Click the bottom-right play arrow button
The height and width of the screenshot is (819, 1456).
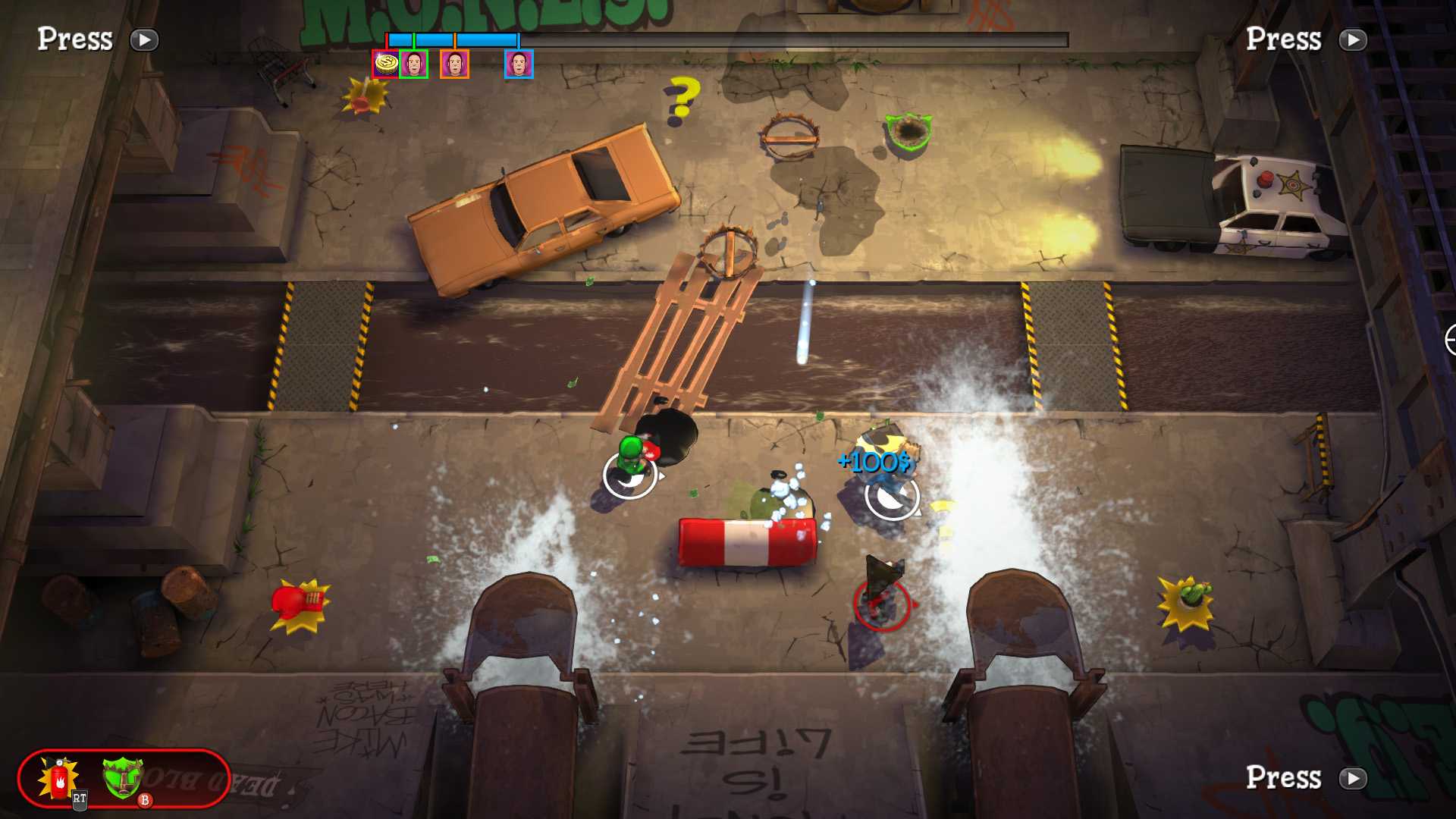1354,778
